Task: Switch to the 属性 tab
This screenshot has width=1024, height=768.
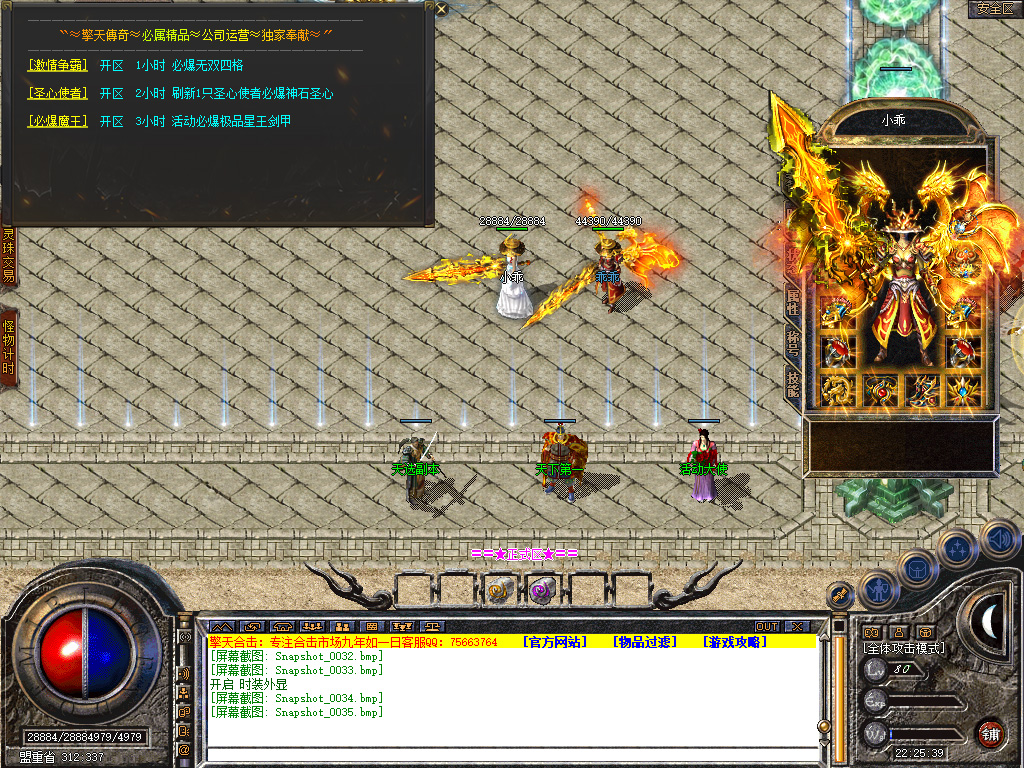Action: tap(793, 301)
